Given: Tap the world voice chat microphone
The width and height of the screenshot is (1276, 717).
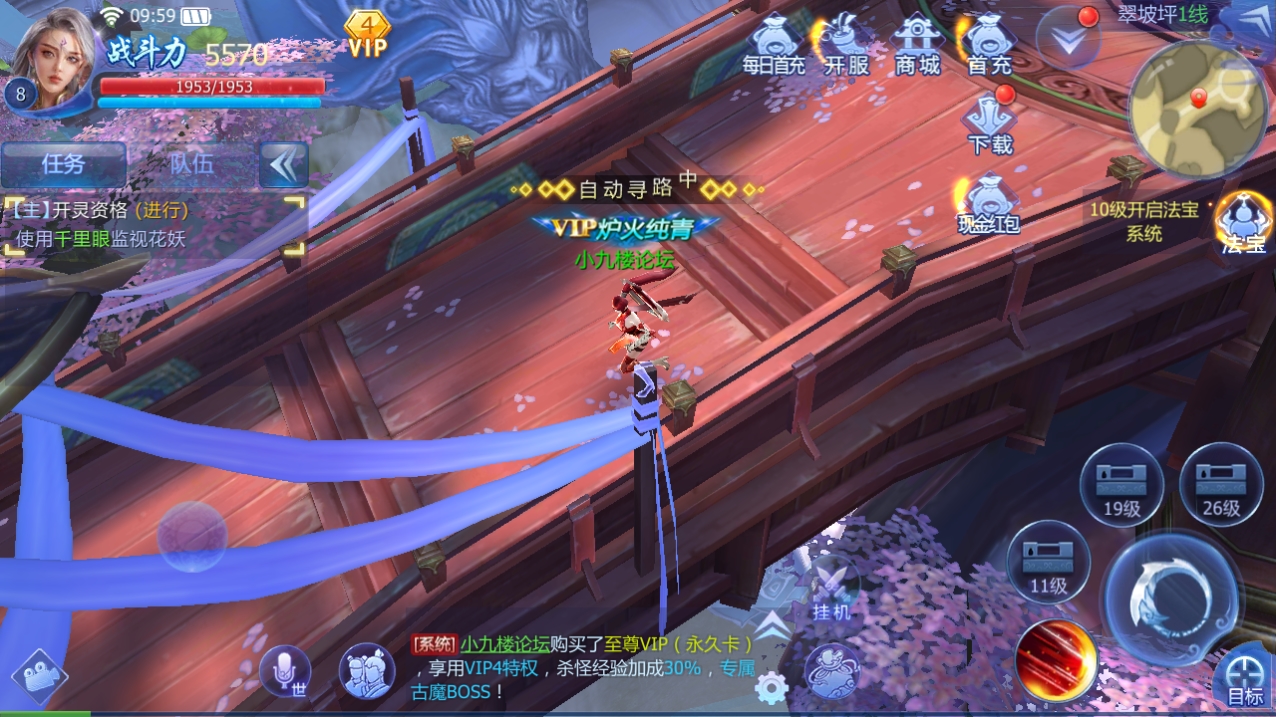Looking at the screenshot, I should (x=284, y=672).
